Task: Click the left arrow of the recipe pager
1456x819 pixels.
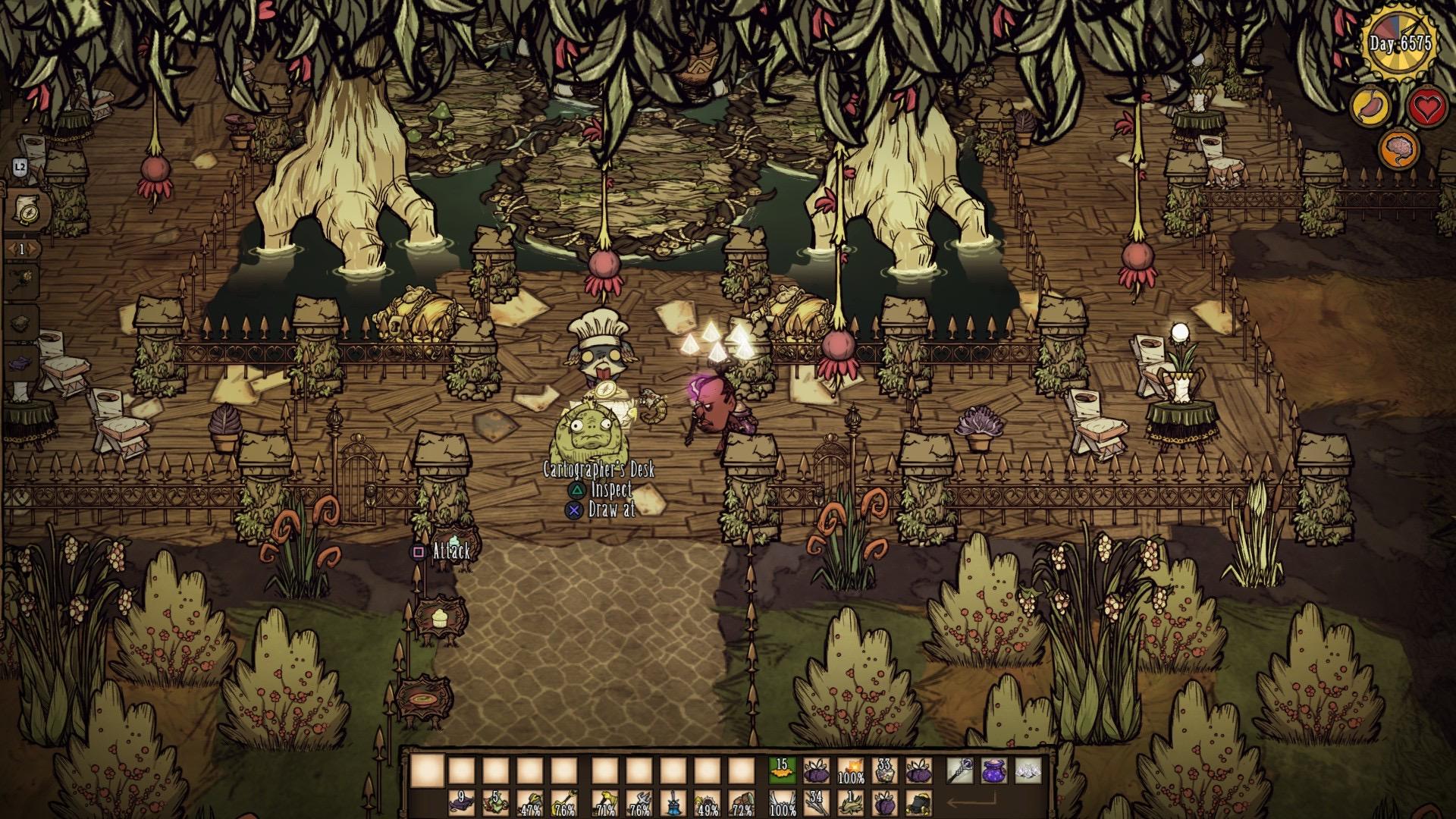Action: tap(11, 249)
